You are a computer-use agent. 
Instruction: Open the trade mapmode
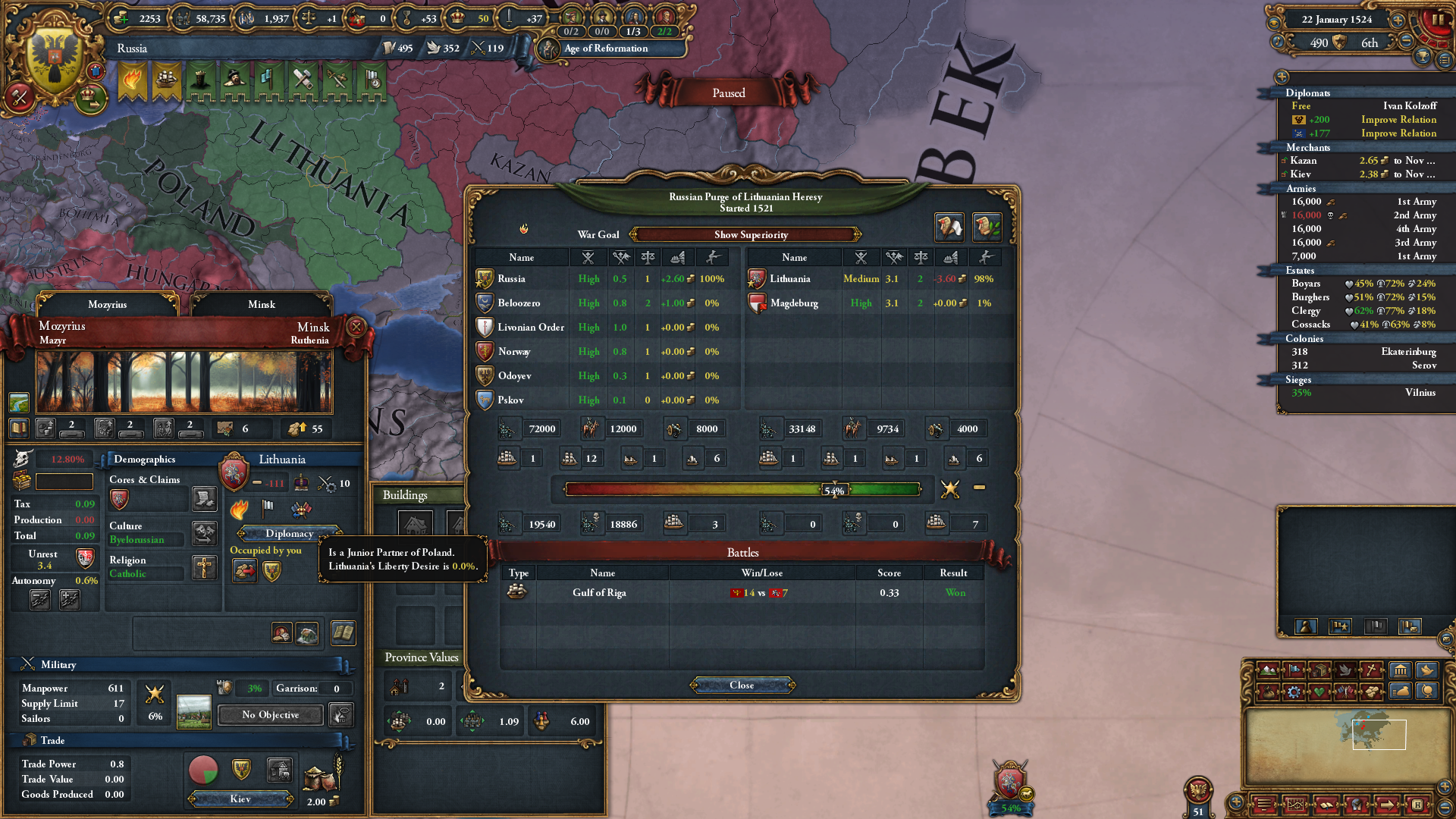tap(1320, 671)
